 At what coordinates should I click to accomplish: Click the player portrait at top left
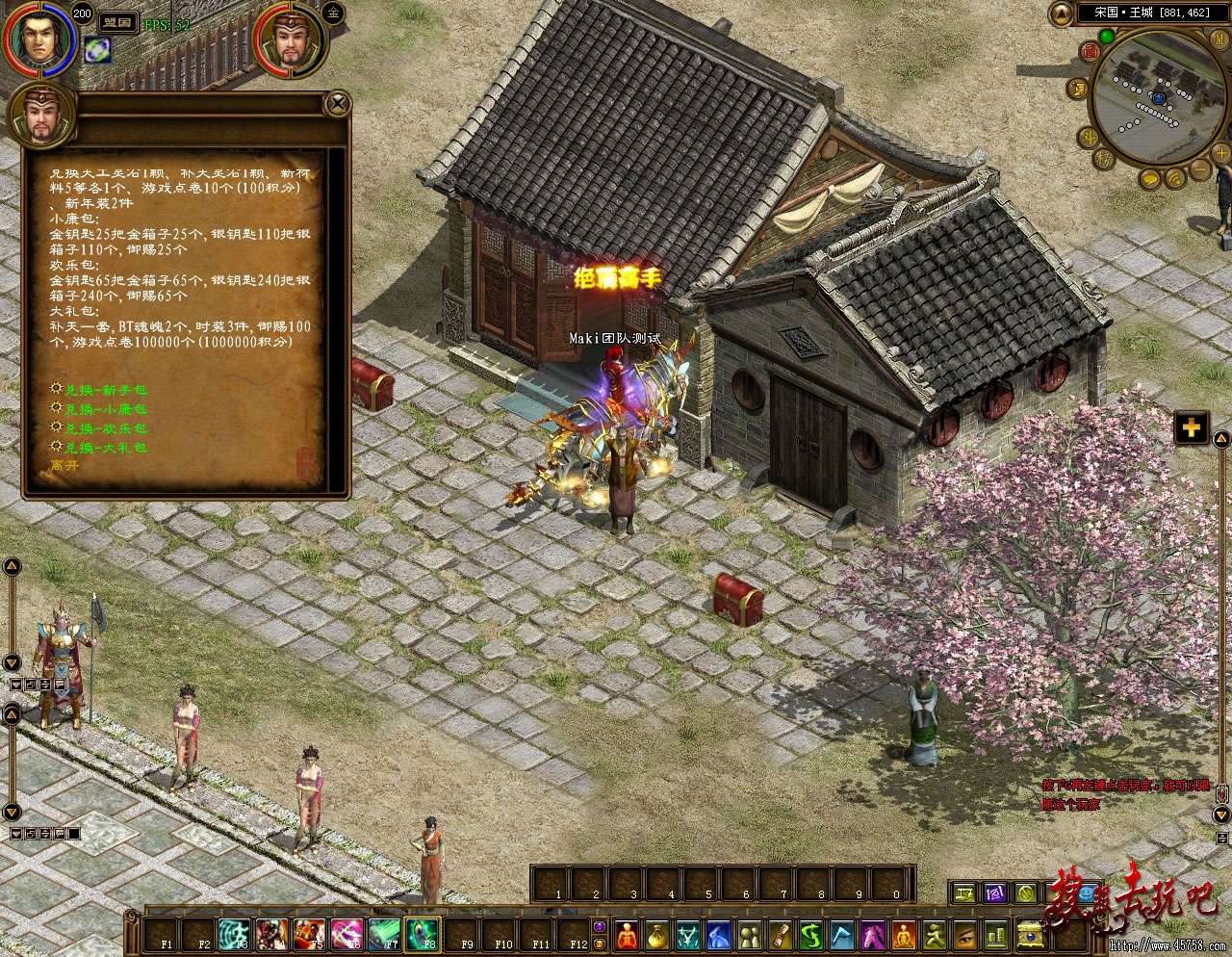point(38,39)
